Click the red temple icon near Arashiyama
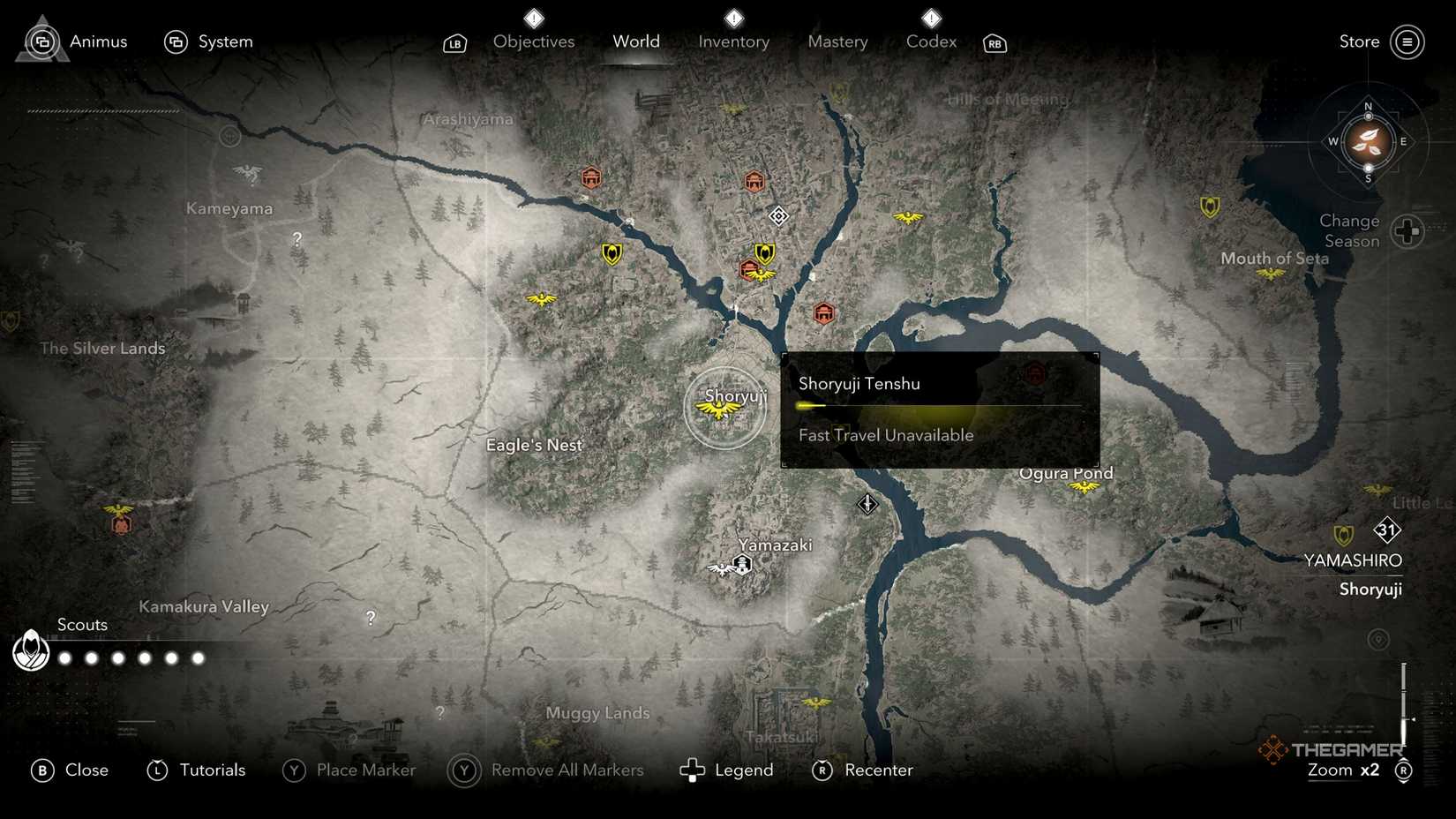 (x=589, y=177)
